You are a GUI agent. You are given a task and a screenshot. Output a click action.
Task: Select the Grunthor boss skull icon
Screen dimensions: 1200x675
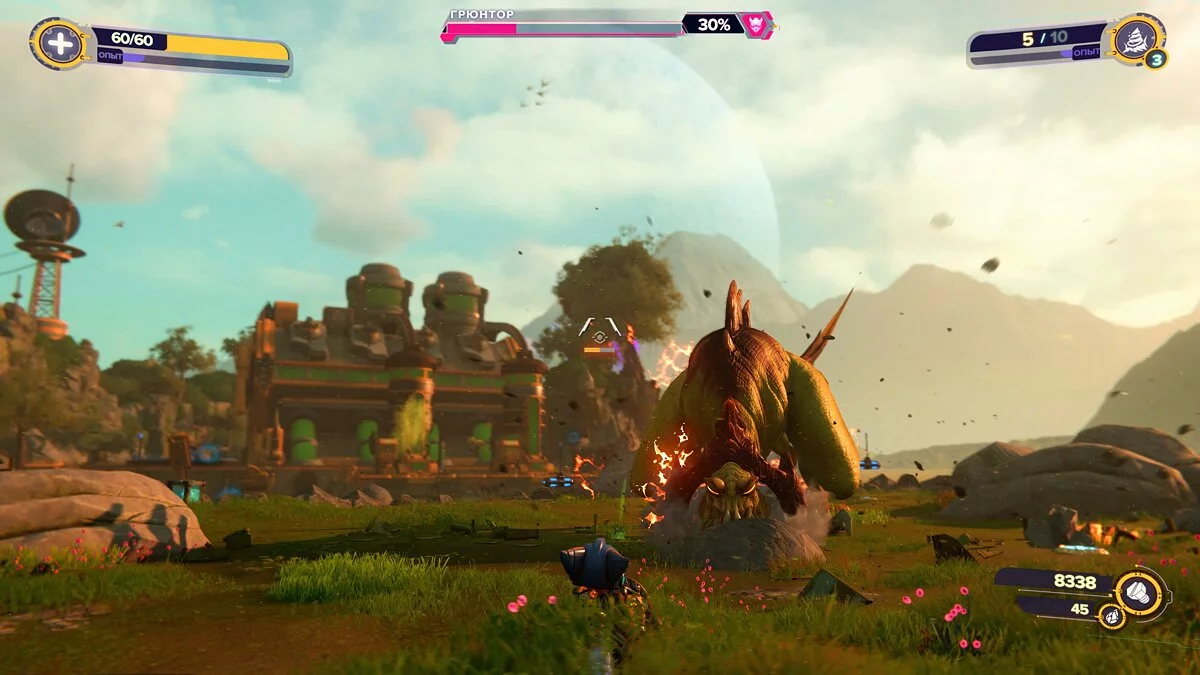[756, 24]
